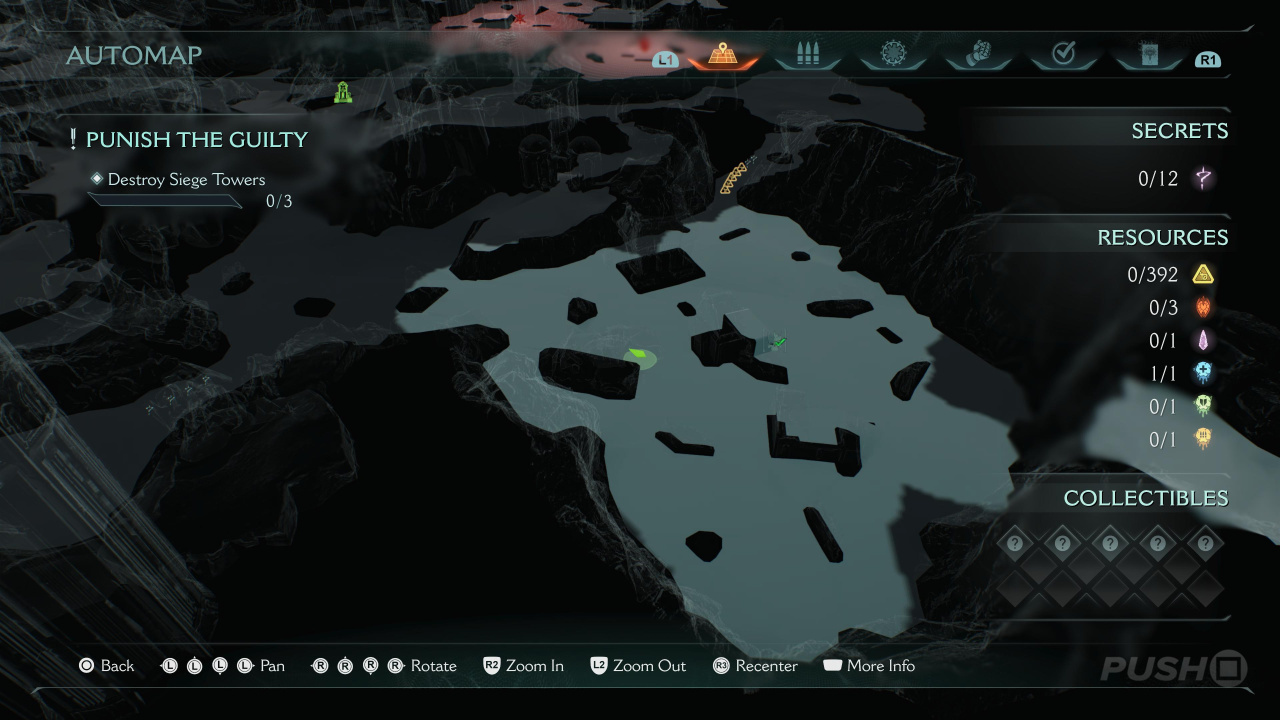Select the gold triangle resource icon
This screenshot has height=720, width=1280.
1203,274
